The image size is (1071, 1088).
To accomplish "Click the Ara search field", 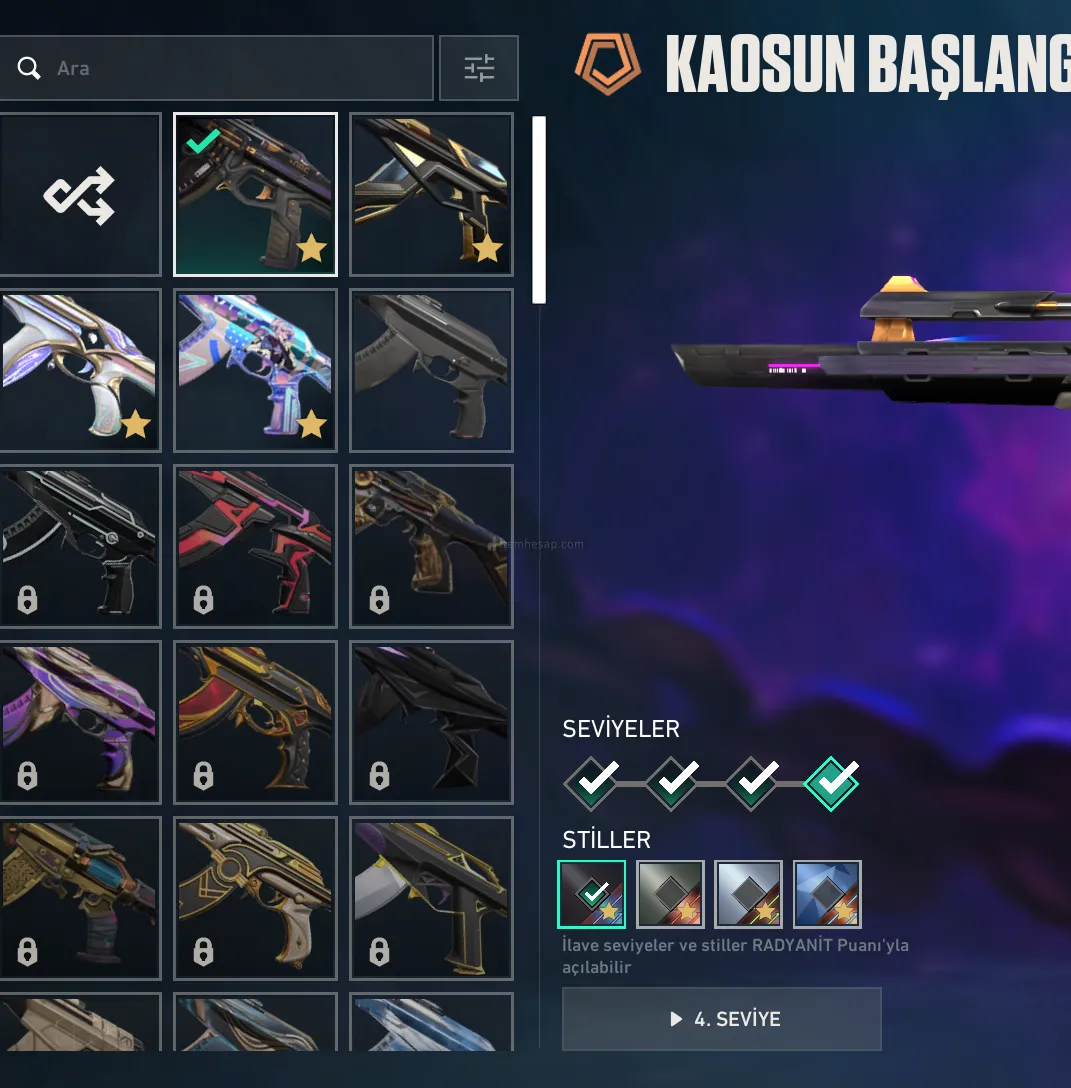I will coord(230,68).
